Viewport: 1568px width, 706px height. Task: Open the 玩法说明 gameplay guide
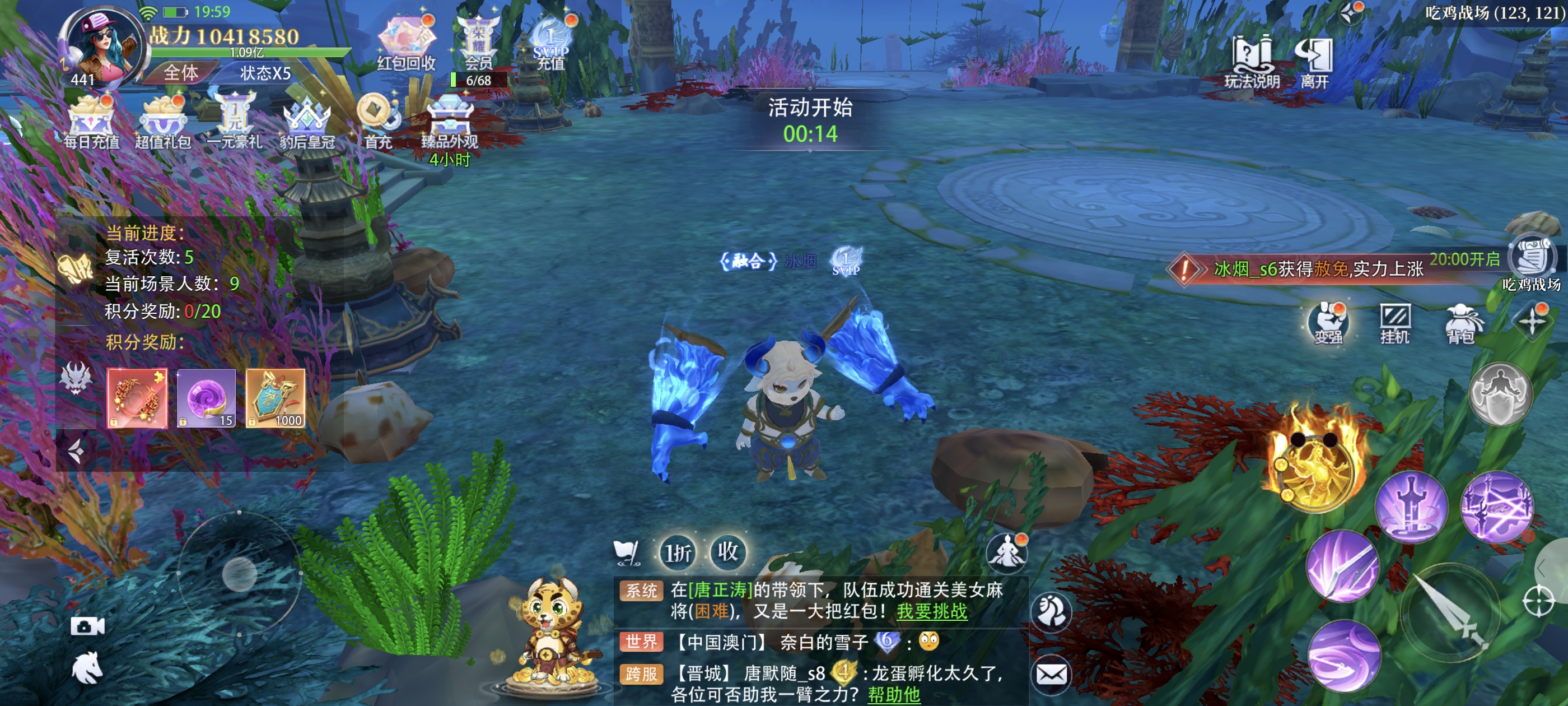coord(1252,61)
